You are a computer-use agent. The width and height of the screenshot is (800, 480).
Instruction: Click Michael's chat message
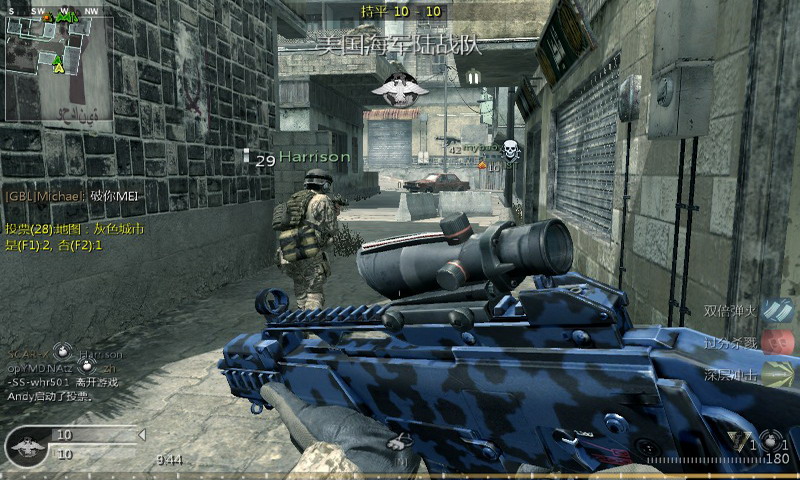tap(71, 197)
